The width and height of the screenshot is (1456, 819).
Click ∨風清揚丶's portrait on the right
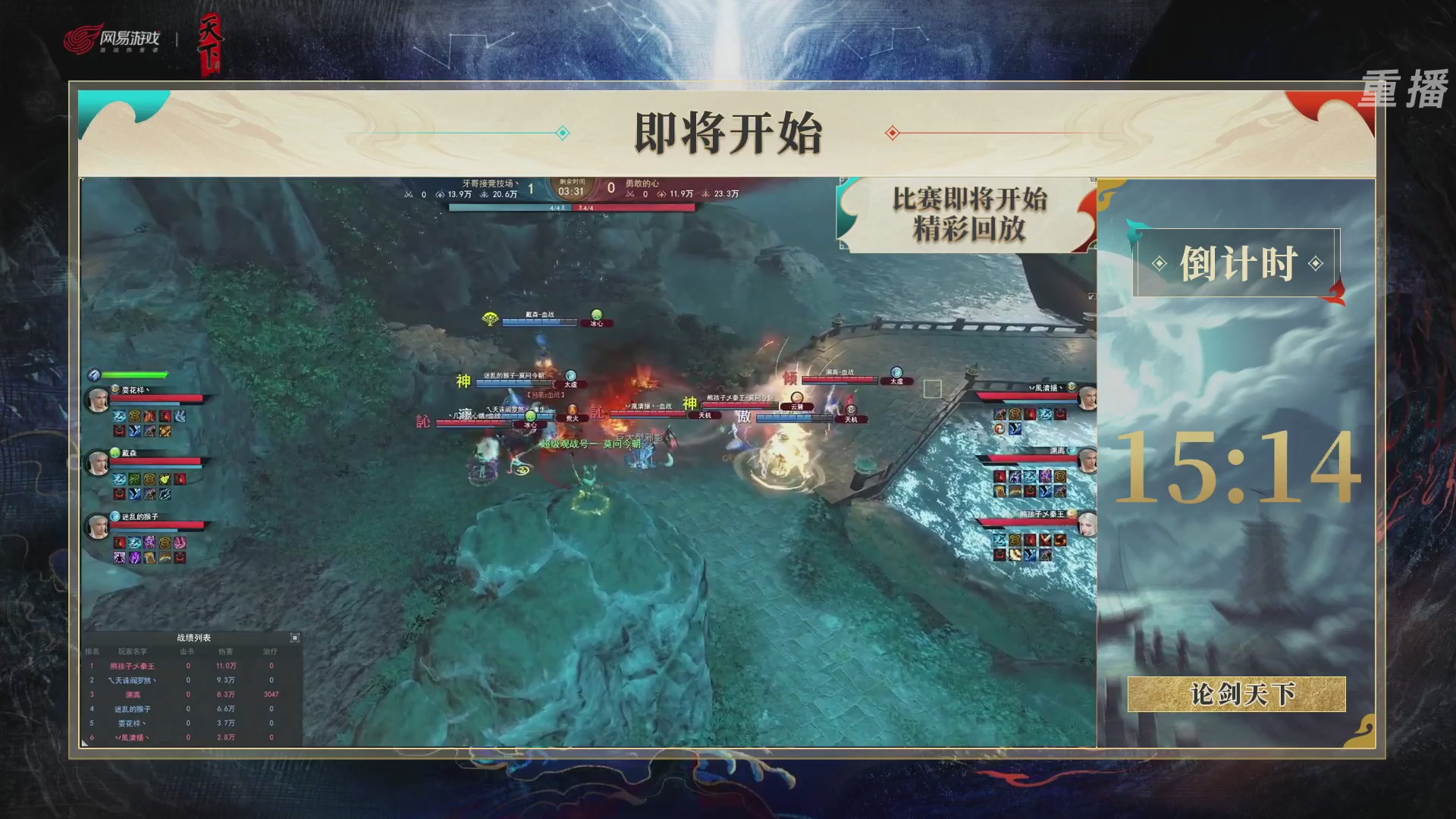tap(1087, 396)
